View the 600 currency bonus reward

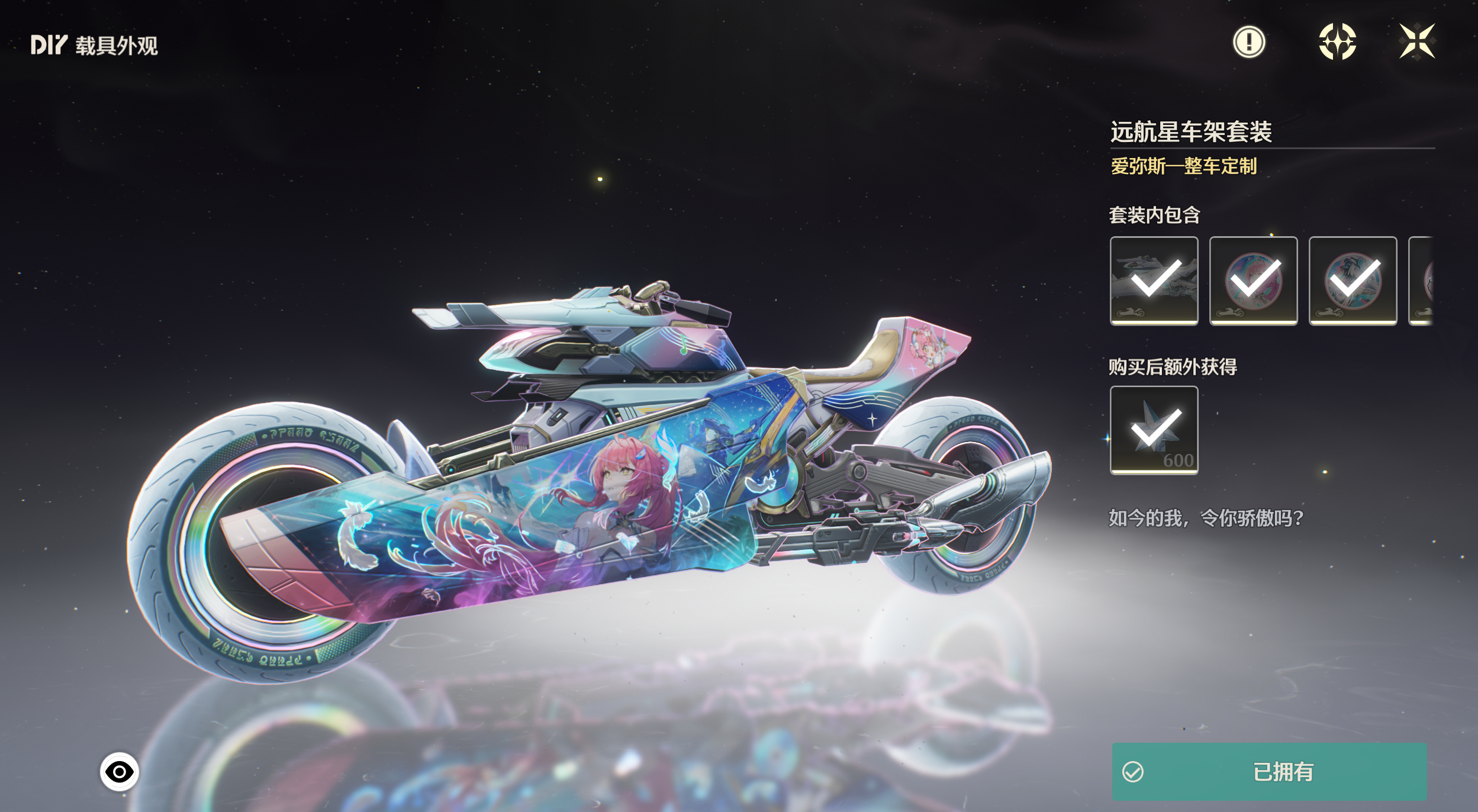[x=1154, y=430]
